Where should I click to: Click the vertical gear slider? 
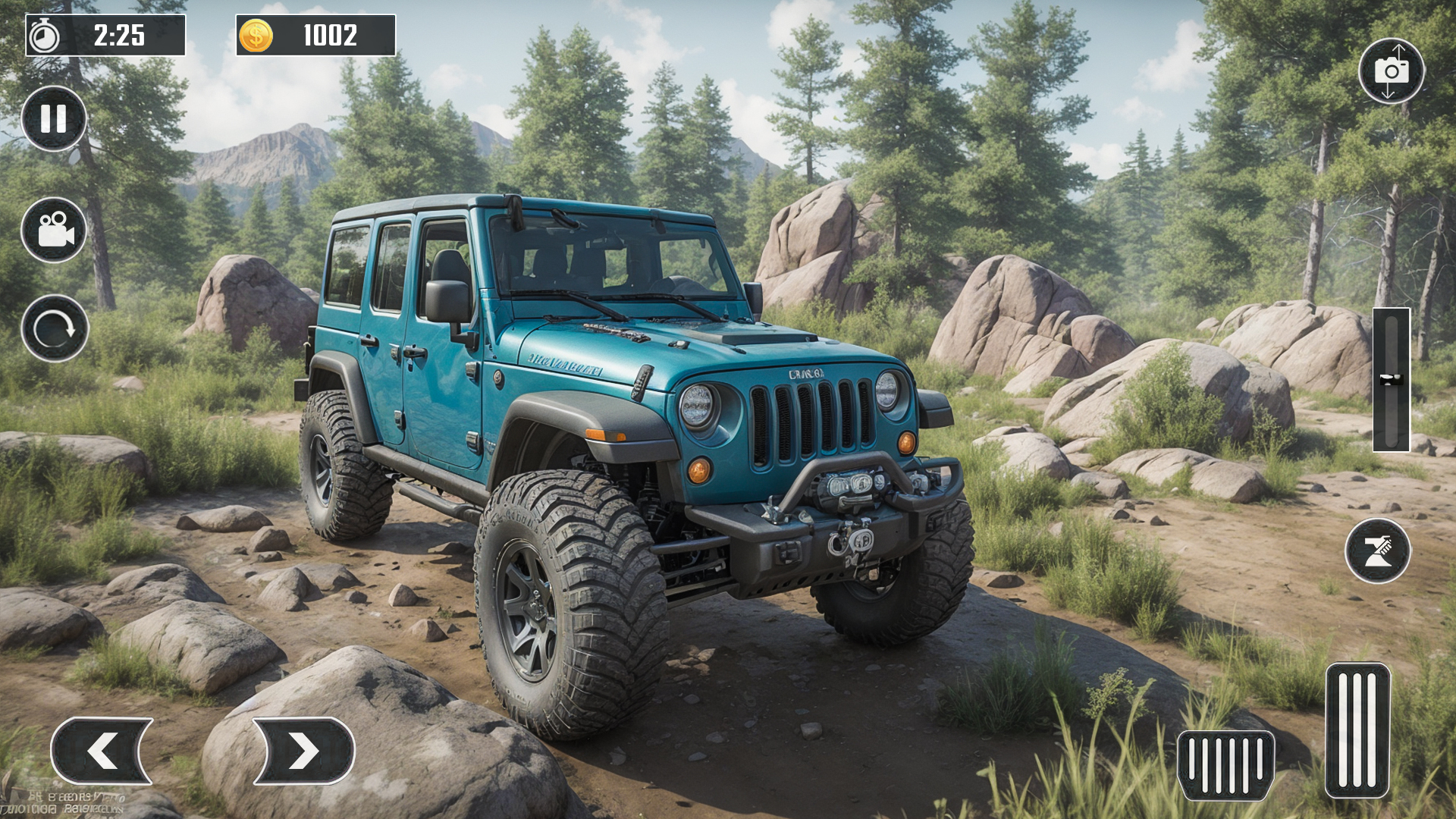[x=1391, y=379]
